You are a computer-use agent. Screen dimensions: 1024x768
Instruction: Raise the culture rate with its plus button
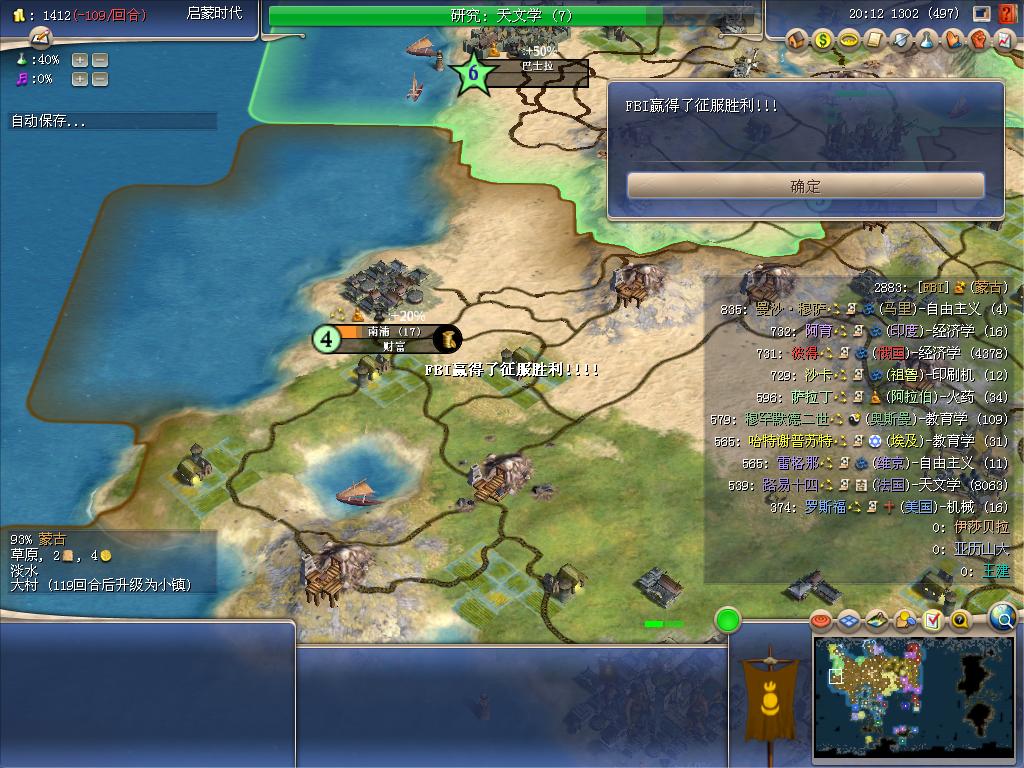tap(79, 79)
